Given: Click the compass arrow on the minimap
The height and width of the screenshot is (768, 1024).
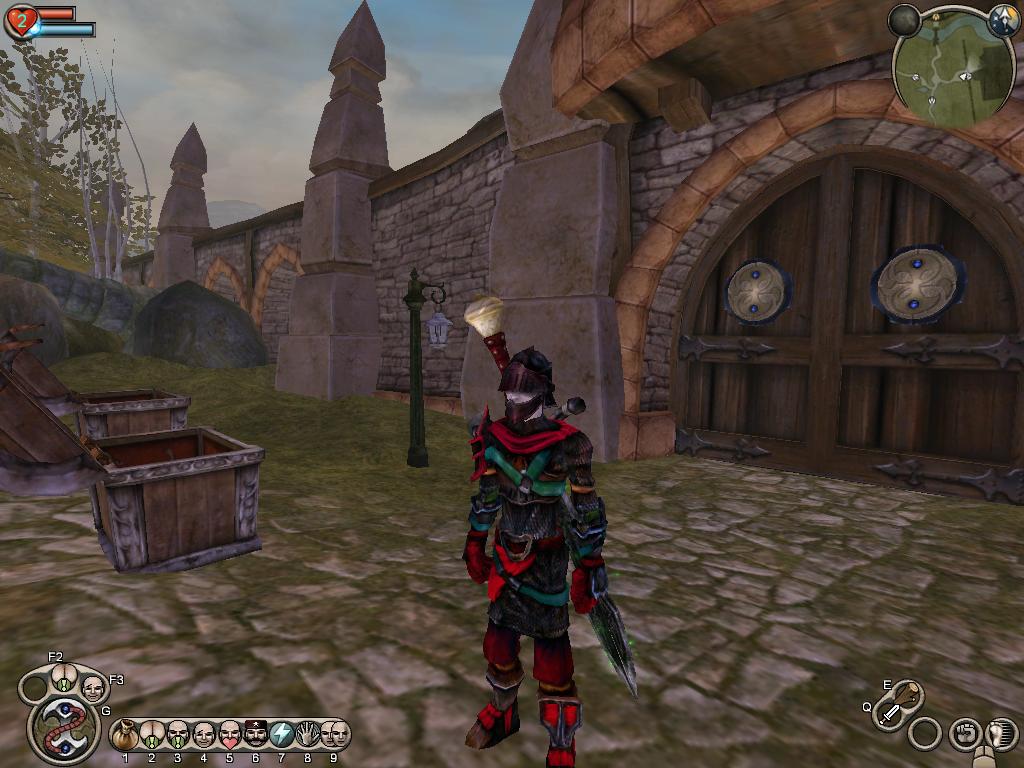Looking at the screenshot, I should pos(1003,20).
